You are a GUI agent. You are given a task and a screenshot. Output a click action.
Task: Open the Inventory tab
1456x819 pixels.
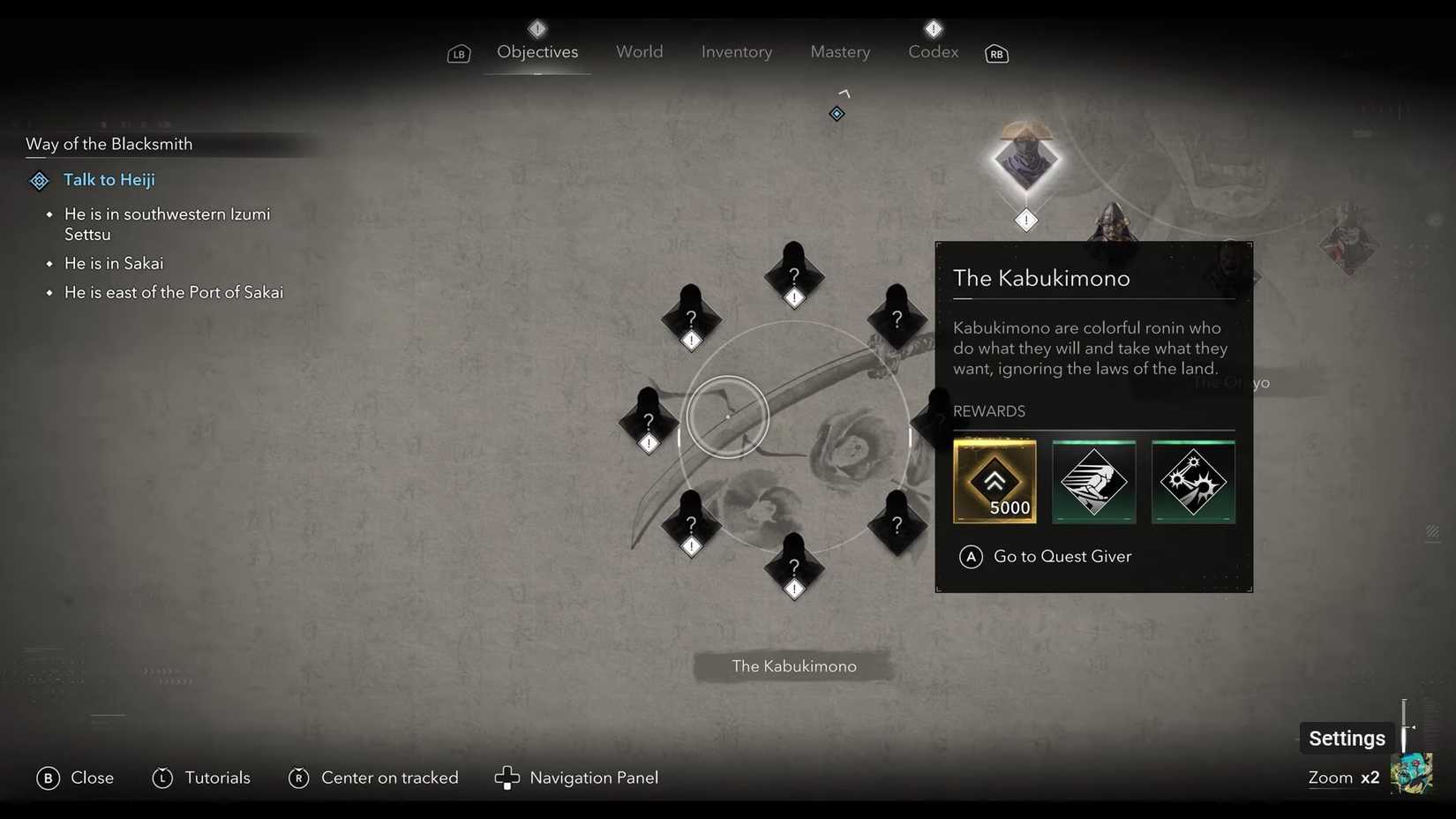pyautogui.click(x=736, y=51)
